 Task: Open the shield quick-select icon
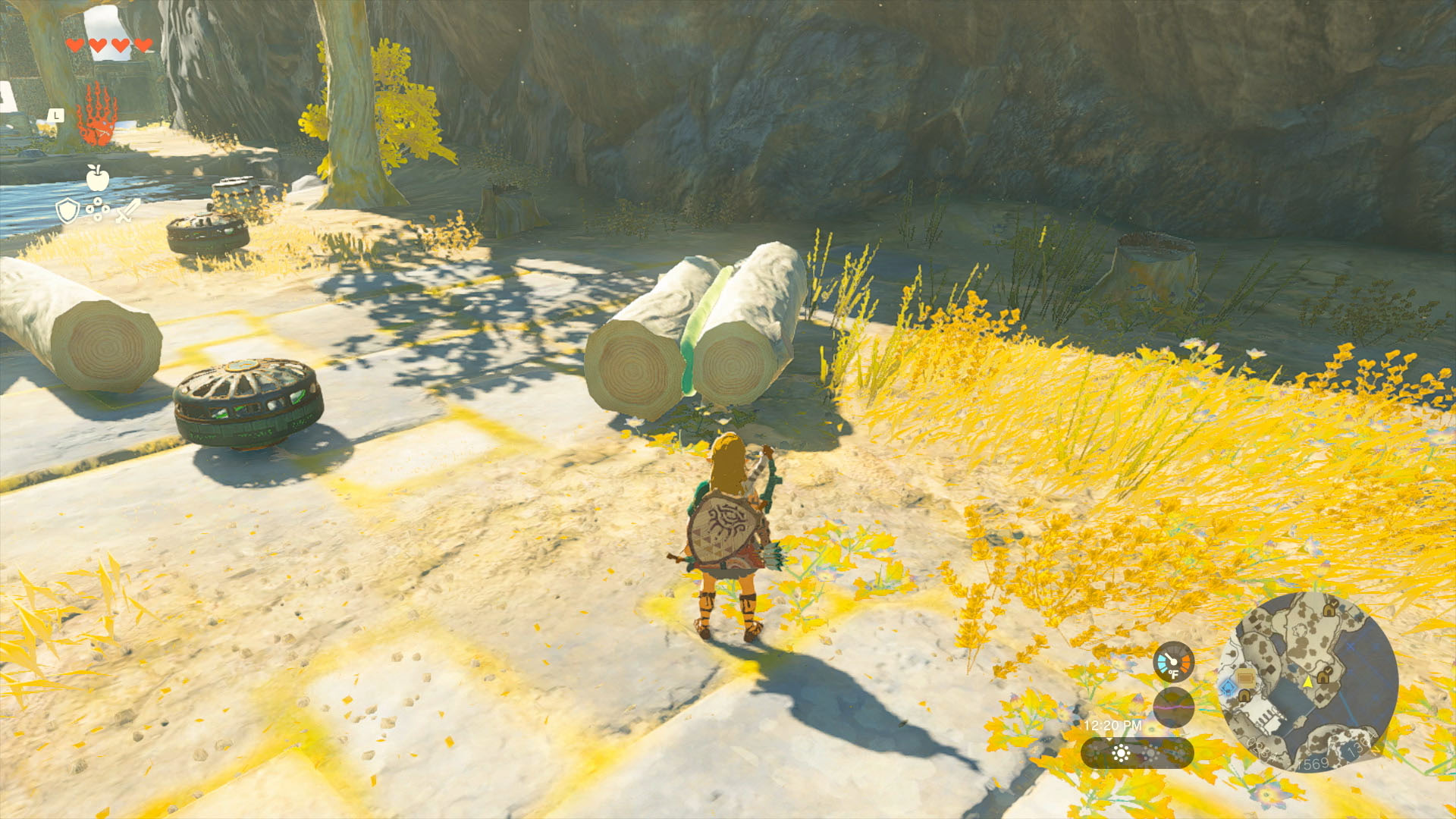tap(67, 210)
